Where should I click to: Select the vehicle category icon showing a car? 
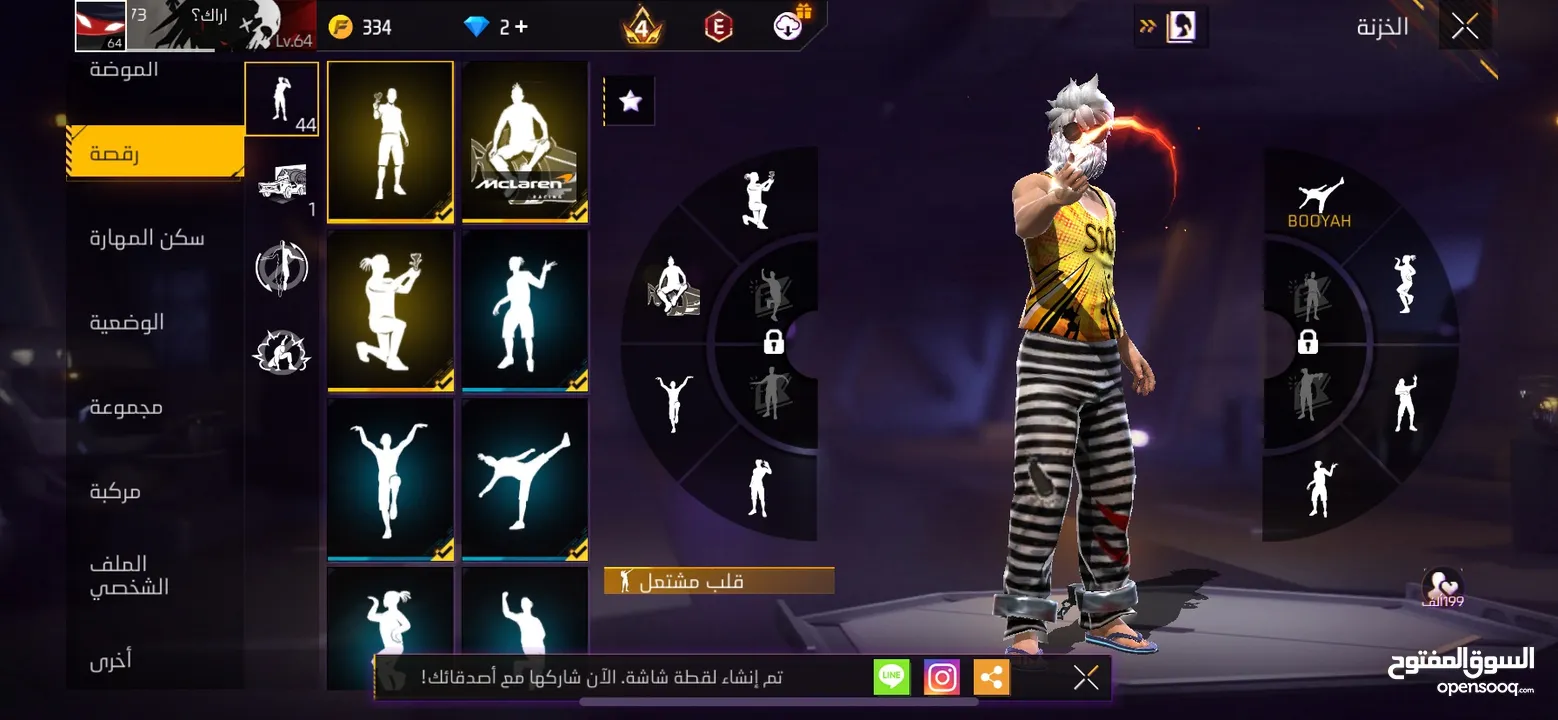click(281, 185)
